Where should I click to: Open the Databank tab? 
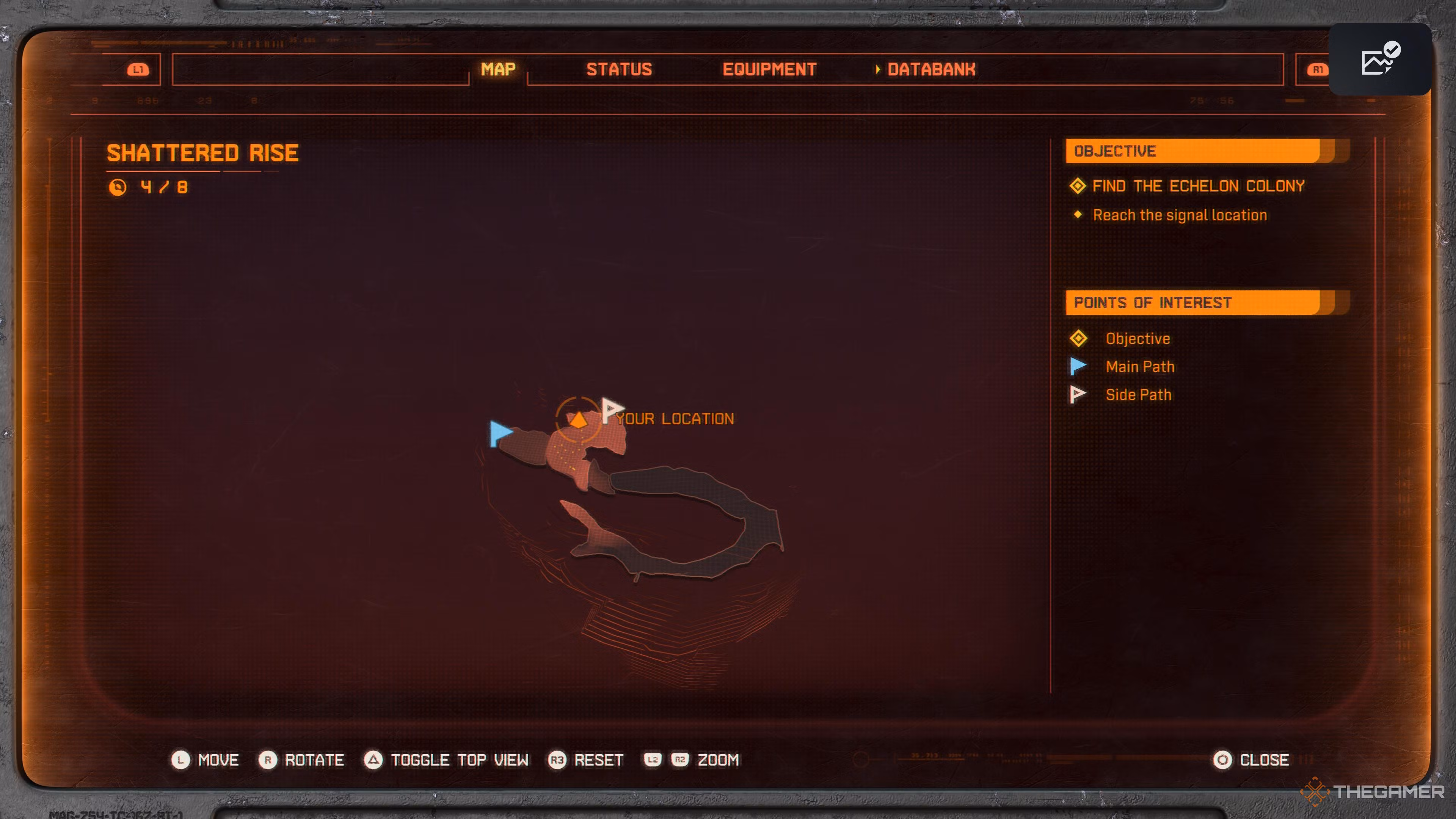pos(931,69)
